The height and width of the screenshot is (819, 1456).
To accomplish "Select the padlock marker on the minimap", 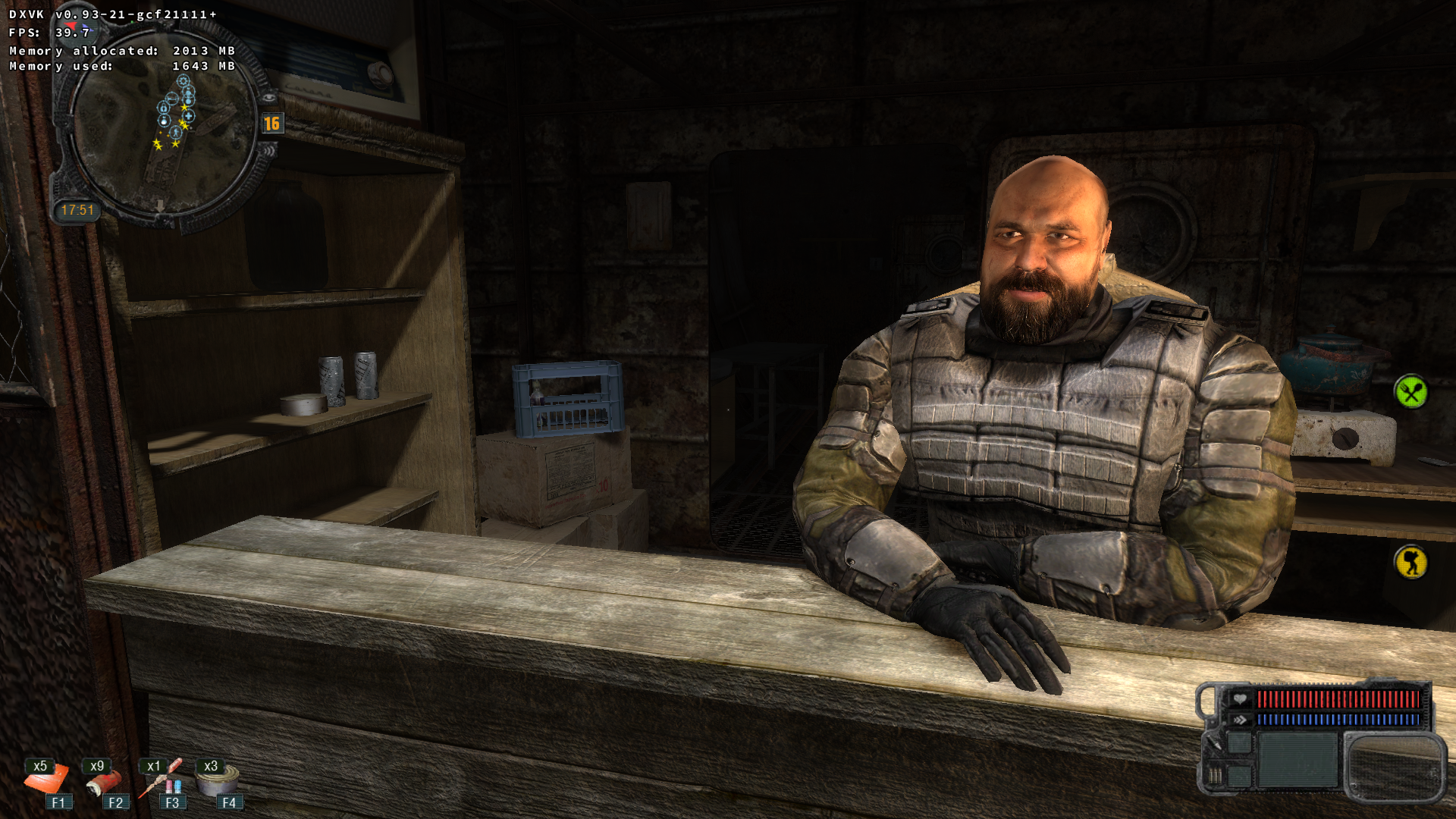I will pos(164,108).
